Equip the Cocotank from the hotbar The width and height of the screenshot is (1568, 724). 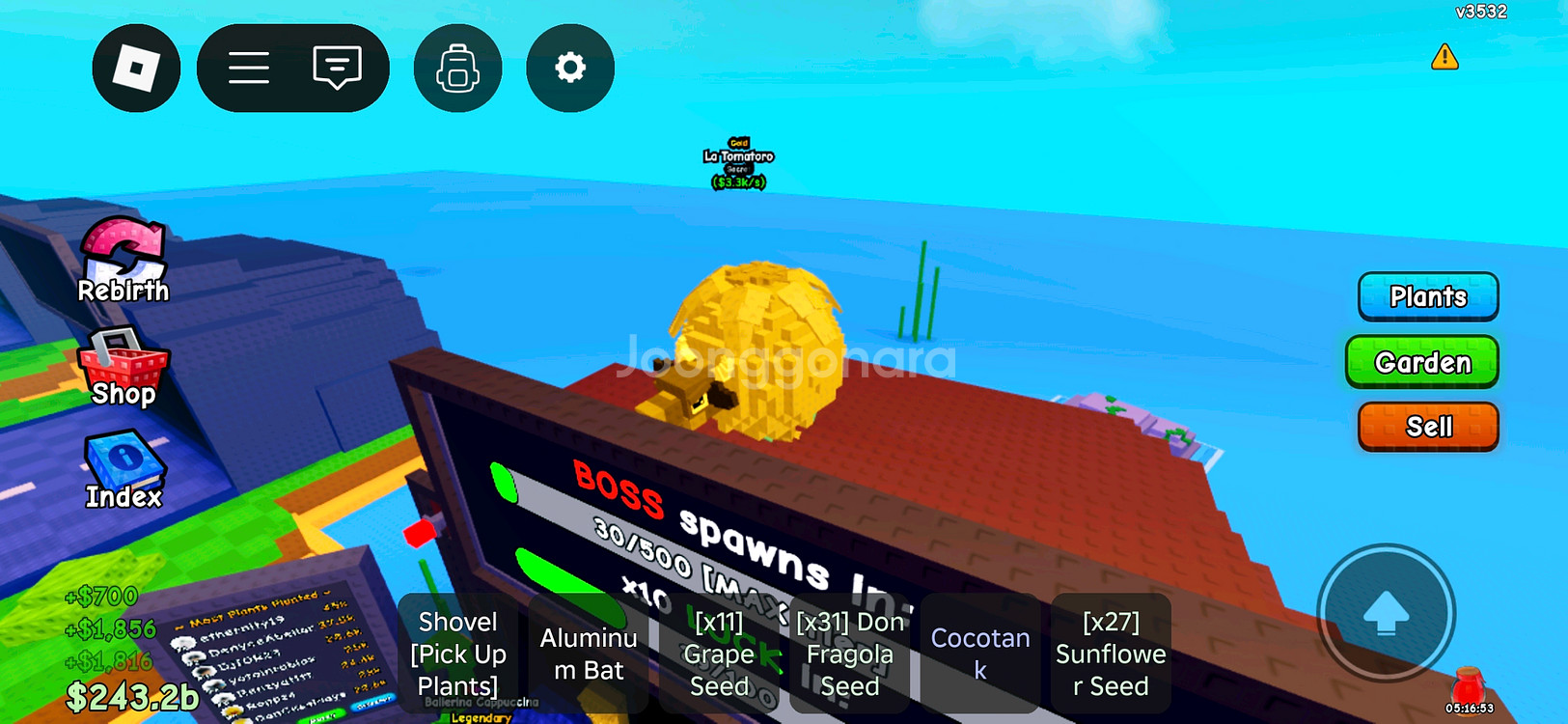(x=980, y=654)
